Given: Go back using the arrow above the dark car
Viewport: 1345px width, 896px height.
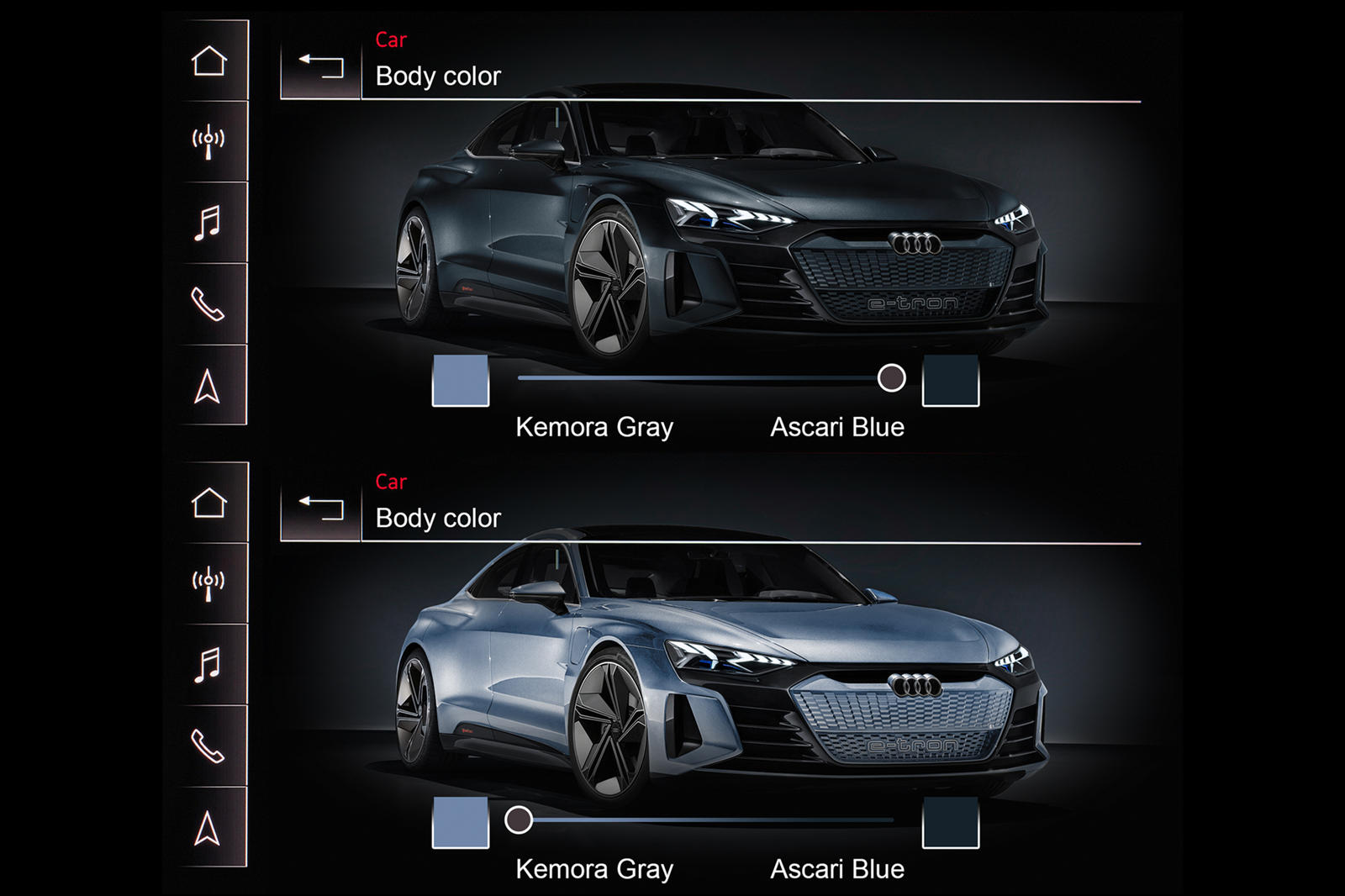Looking at the screenshot, I should pos(321,66).
